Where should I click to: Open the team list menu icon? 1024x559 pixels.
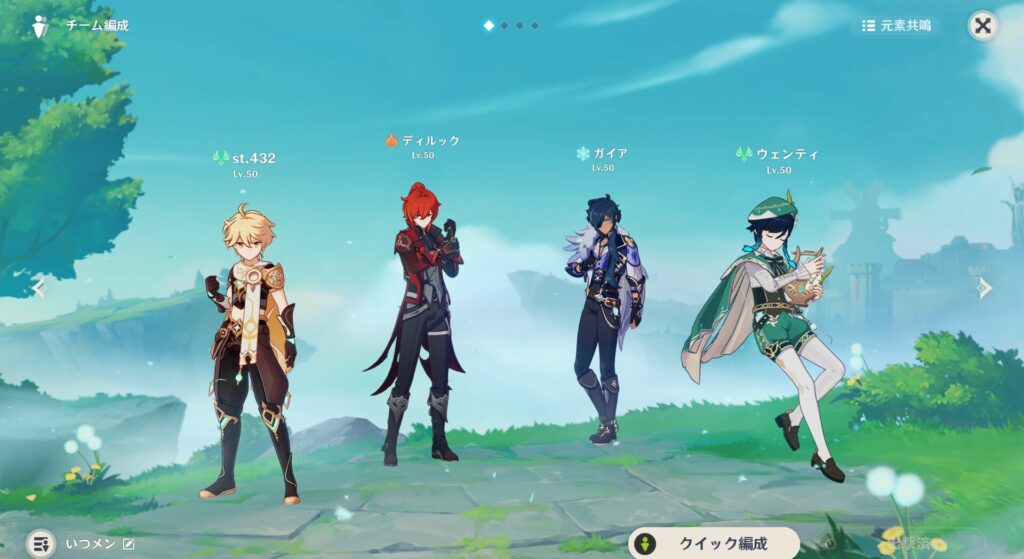click(41, 544)
